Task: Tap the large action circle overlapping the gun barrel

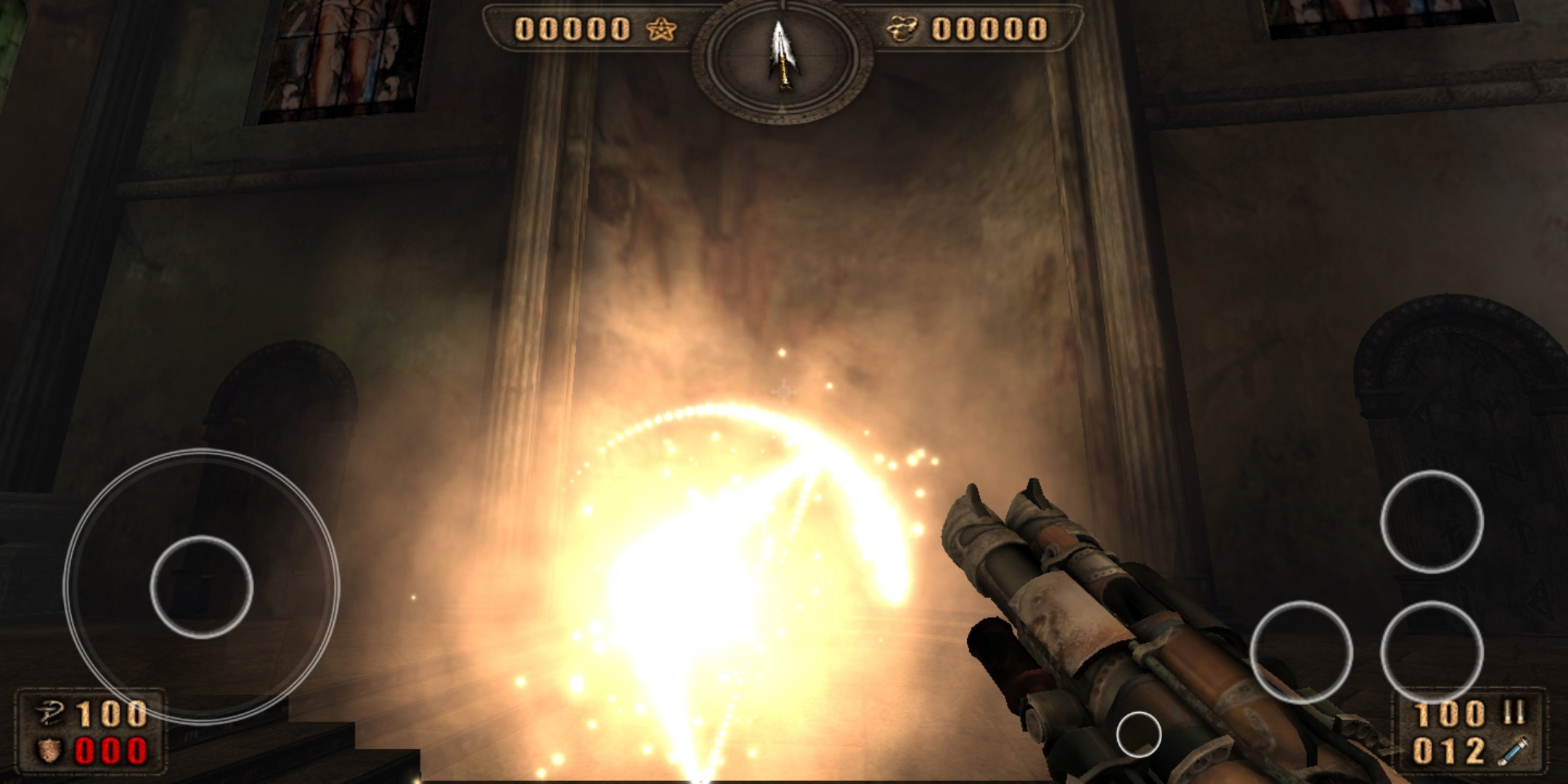Action: click(1301, 652)
